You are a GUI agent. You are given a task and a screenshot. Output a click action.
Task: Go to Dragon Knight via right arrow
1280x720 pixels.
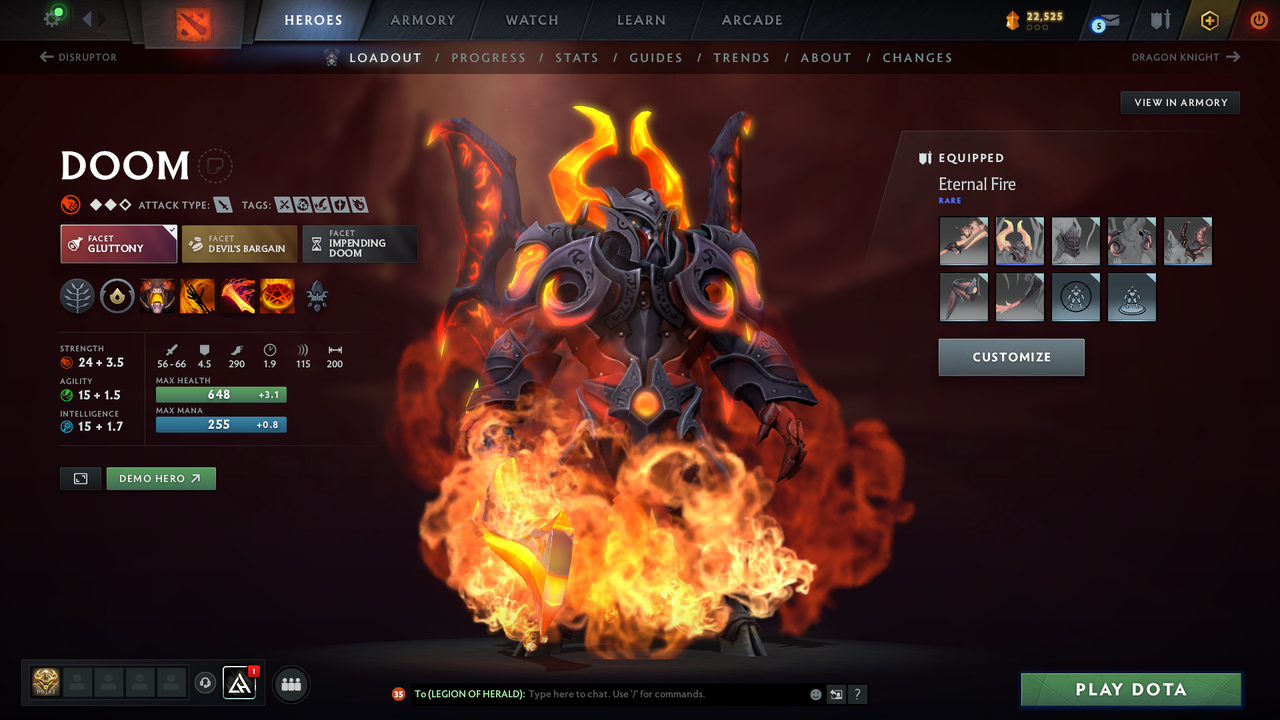1234,57
